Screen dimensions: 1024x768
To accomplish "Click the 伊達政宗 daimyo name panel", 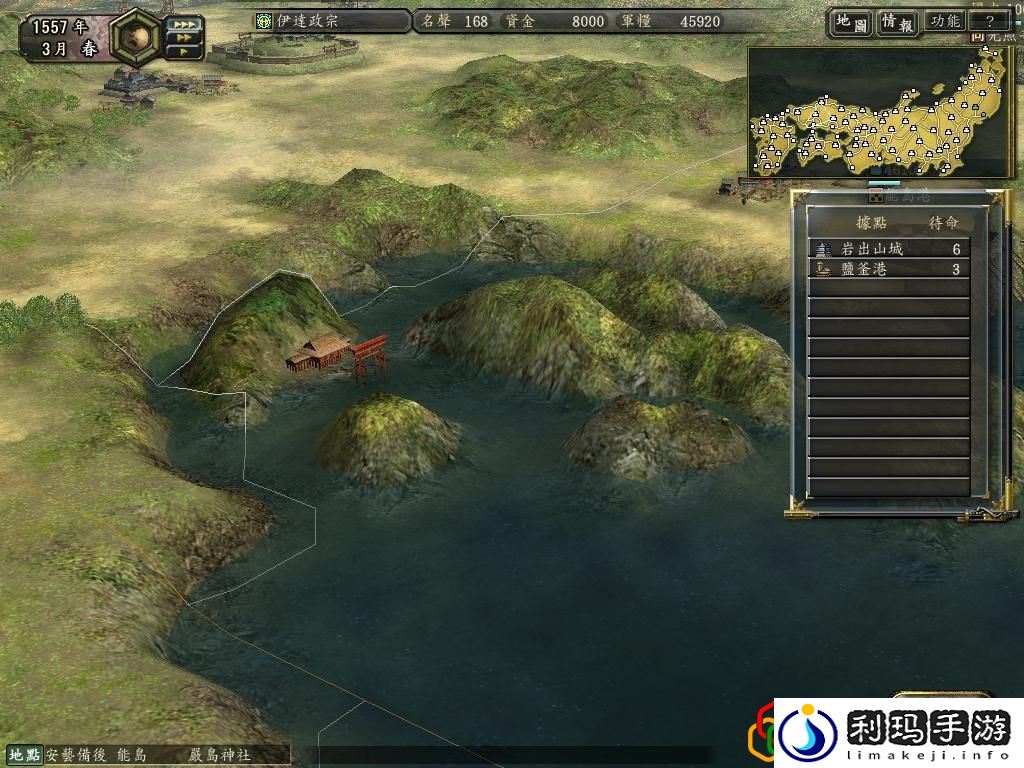I will [330, 21].
